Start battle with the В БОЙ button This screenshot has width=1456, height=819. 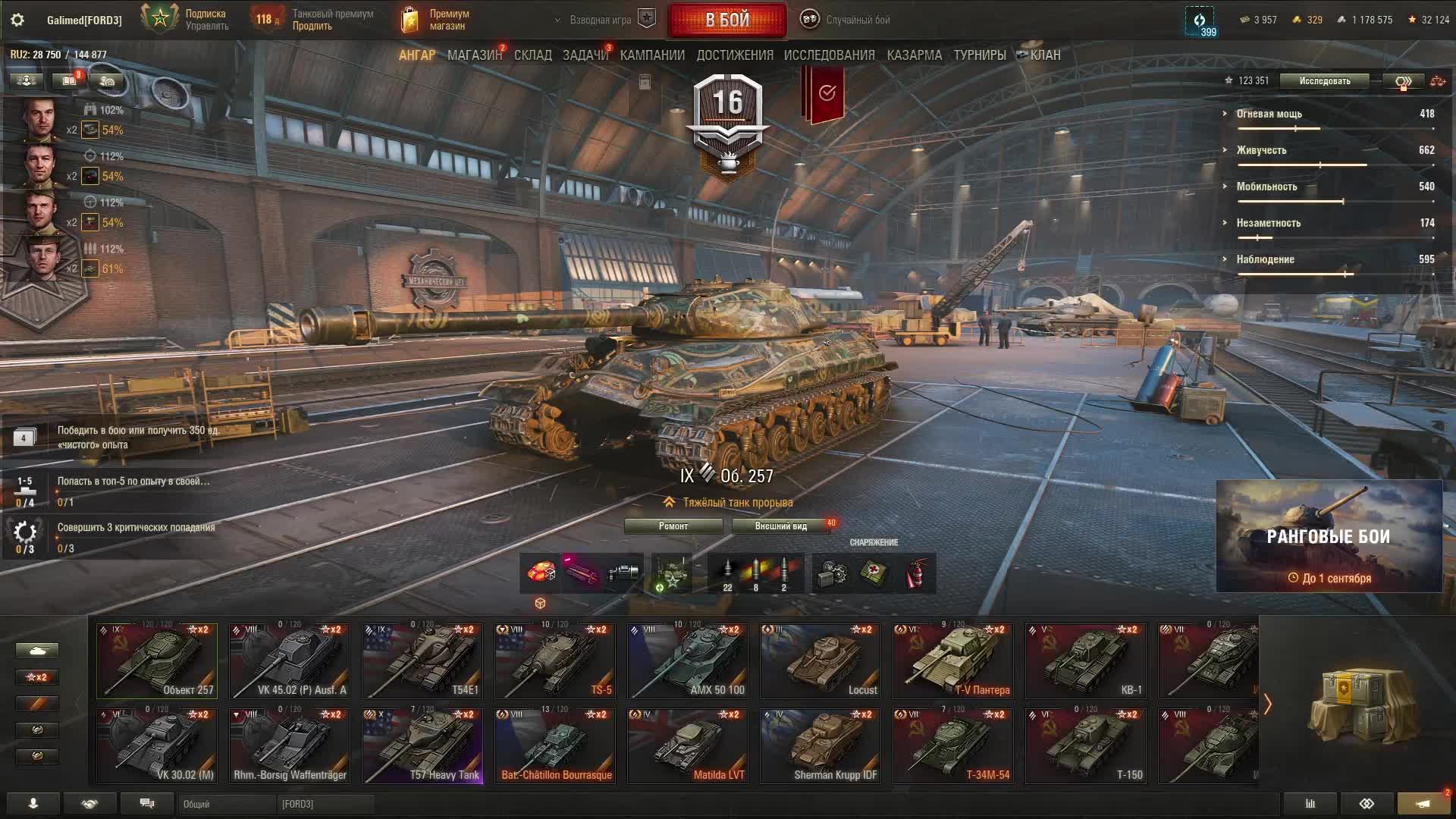pos(726,20)
